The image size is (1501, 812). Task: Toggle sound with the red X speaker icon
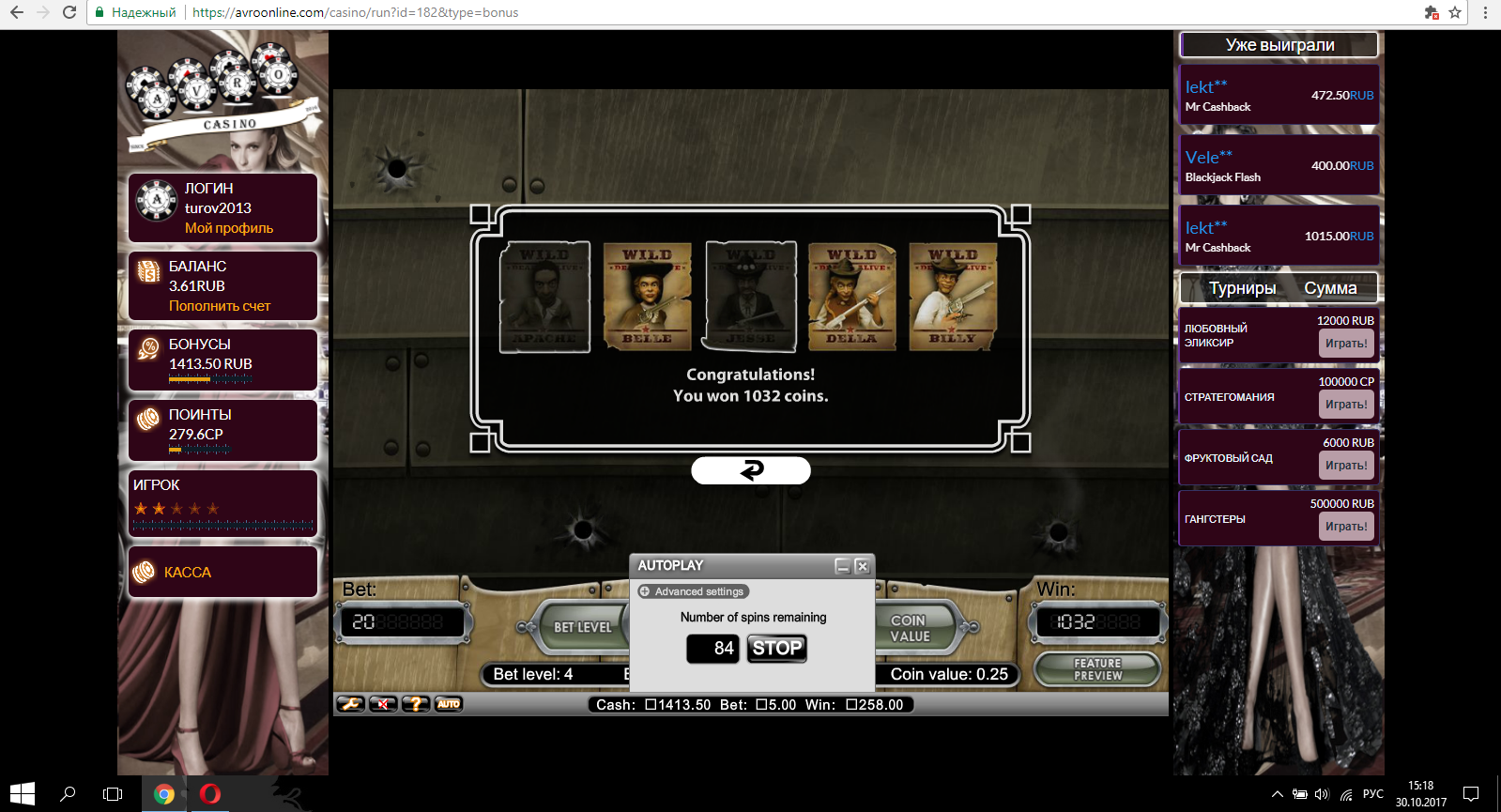click(383, 704)
